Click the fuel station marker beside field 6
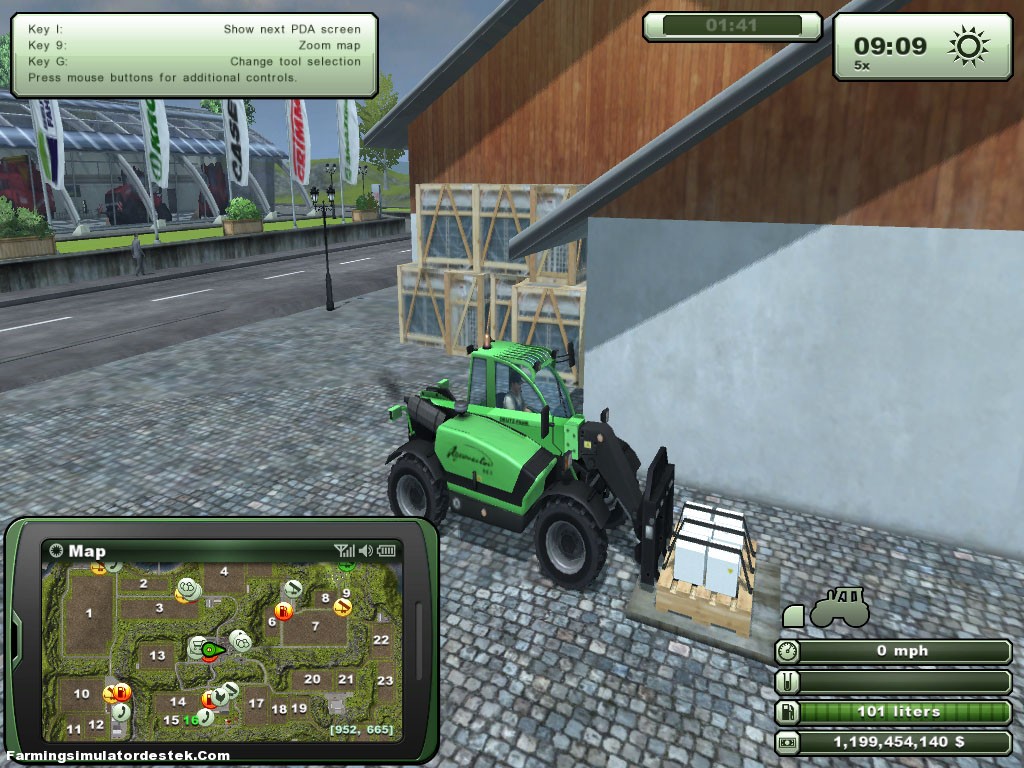The height and width of the screenshot is (768, 1024). [283, 612]
